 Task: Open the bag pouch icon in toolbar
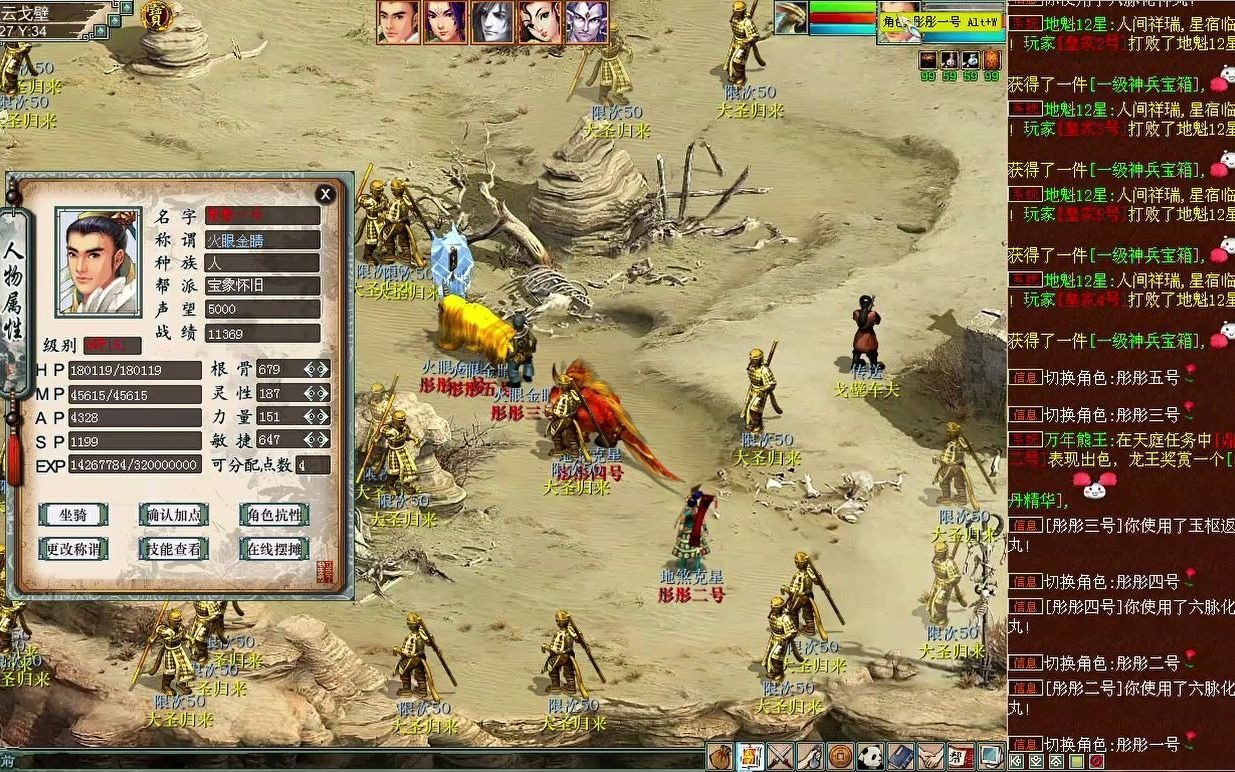pyautogui.click(x=719, y=757)
